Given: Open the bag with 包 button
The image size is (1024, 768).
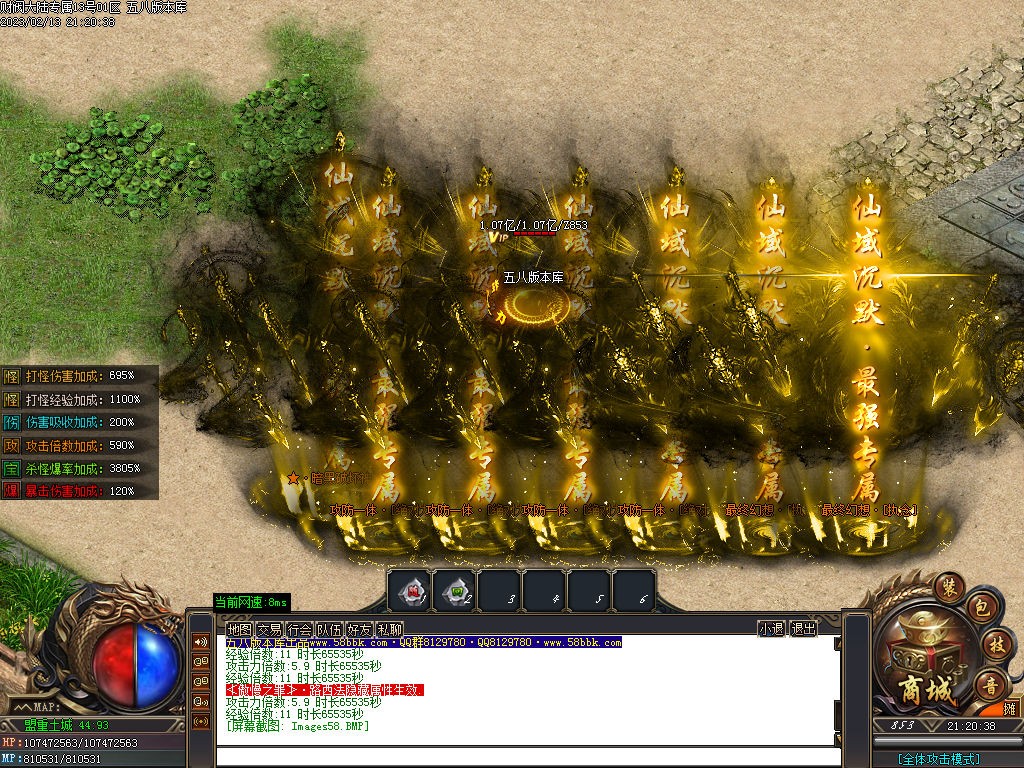Looking at the screenshot, I should (982, 607).
